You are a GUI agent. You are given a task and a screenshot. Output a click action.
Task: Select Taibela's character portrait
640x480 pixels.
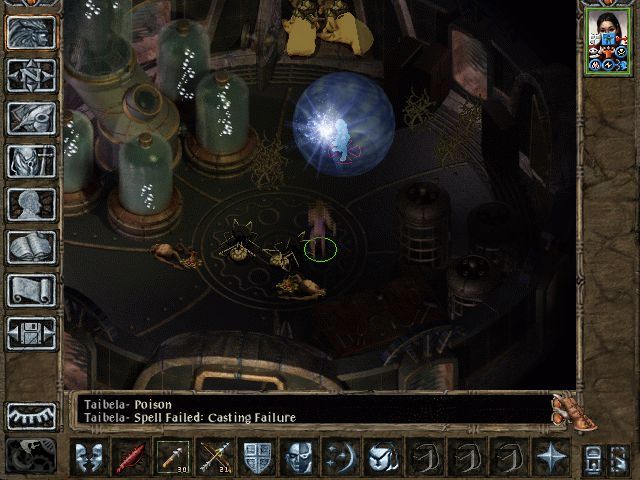pos(607,42)
